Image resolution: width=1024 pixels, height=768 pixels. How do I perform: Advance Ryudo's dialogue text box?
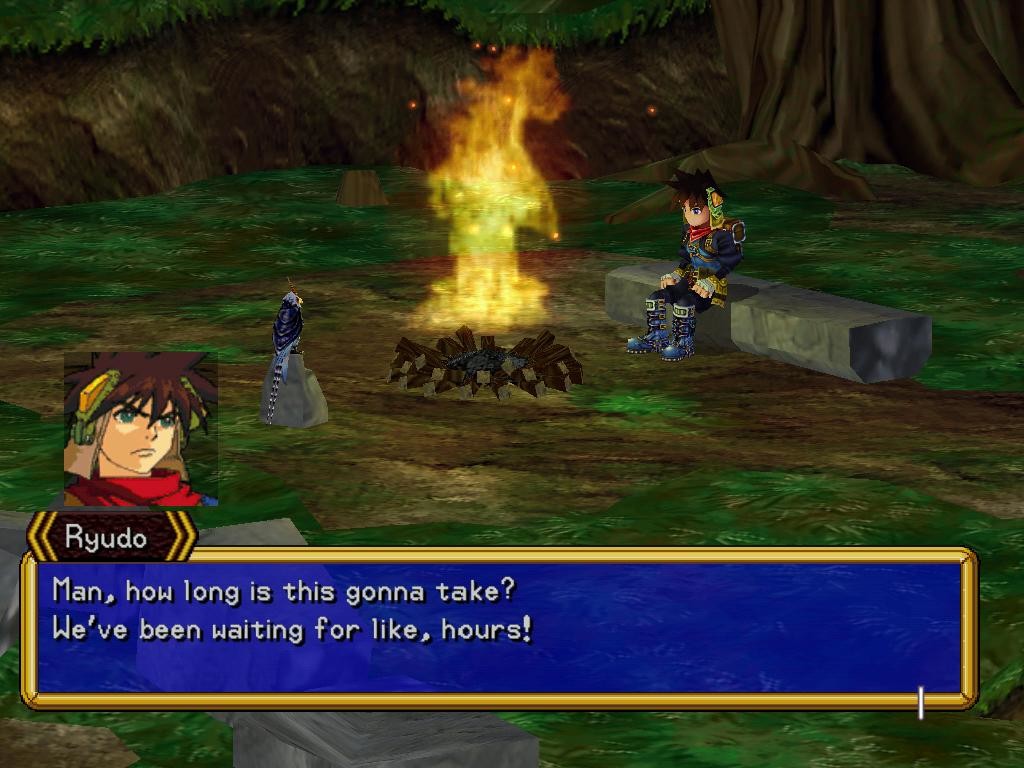498,627
